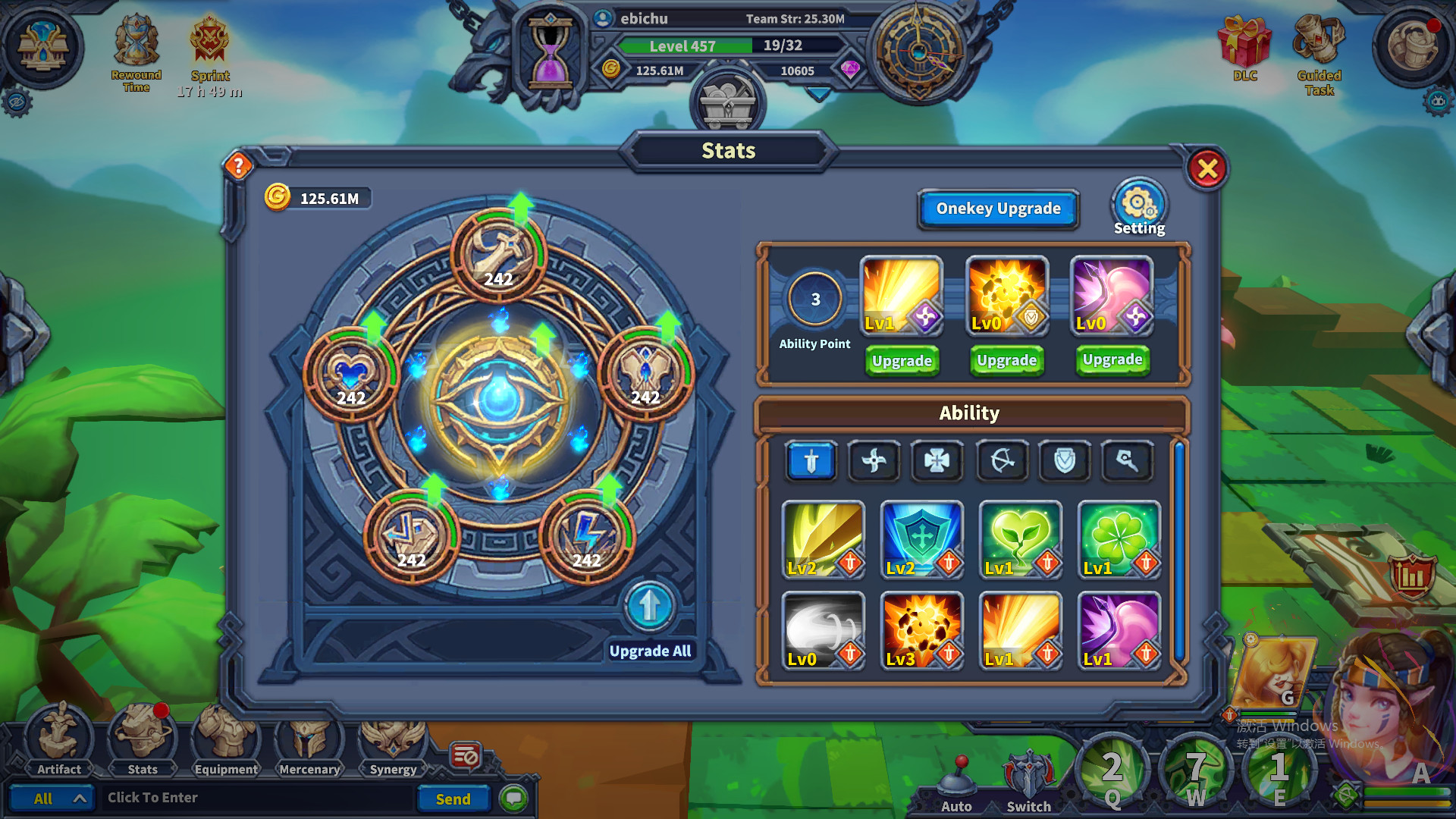Click the chat input field
Screen dimensions: 1456x819
click(258, 798)
